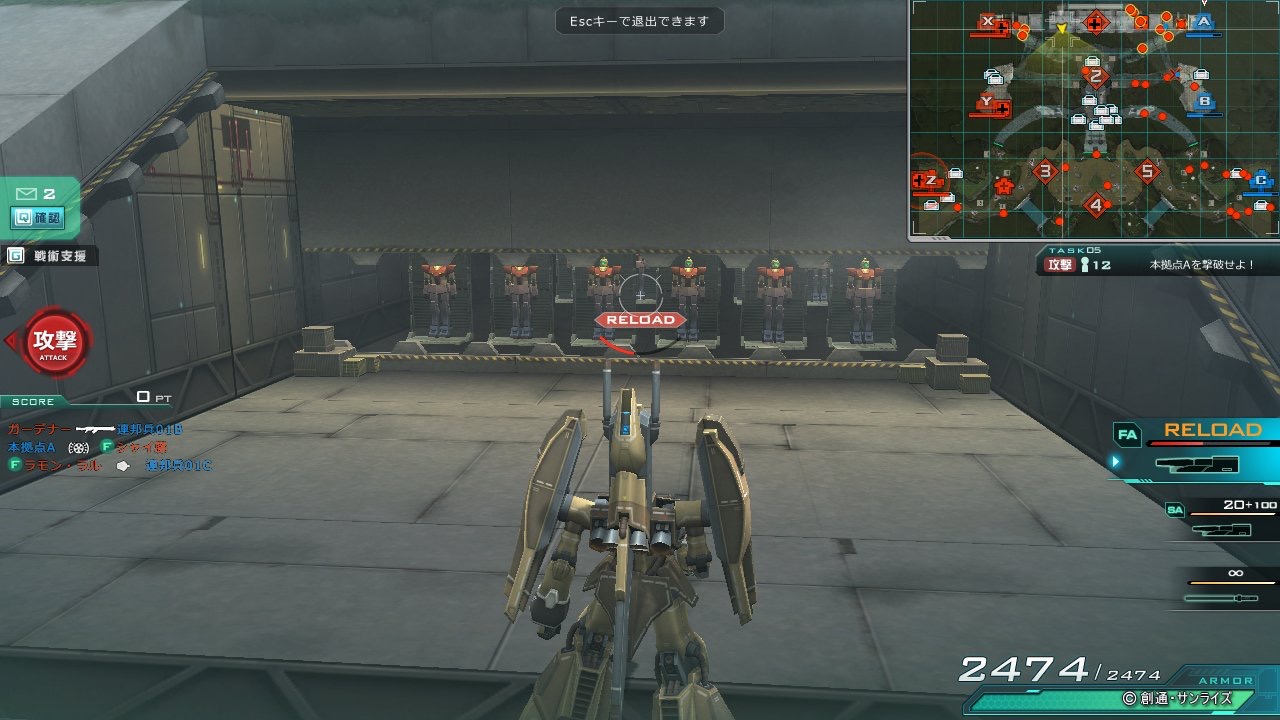Select the red base Z minimap marker

[930, 180]
